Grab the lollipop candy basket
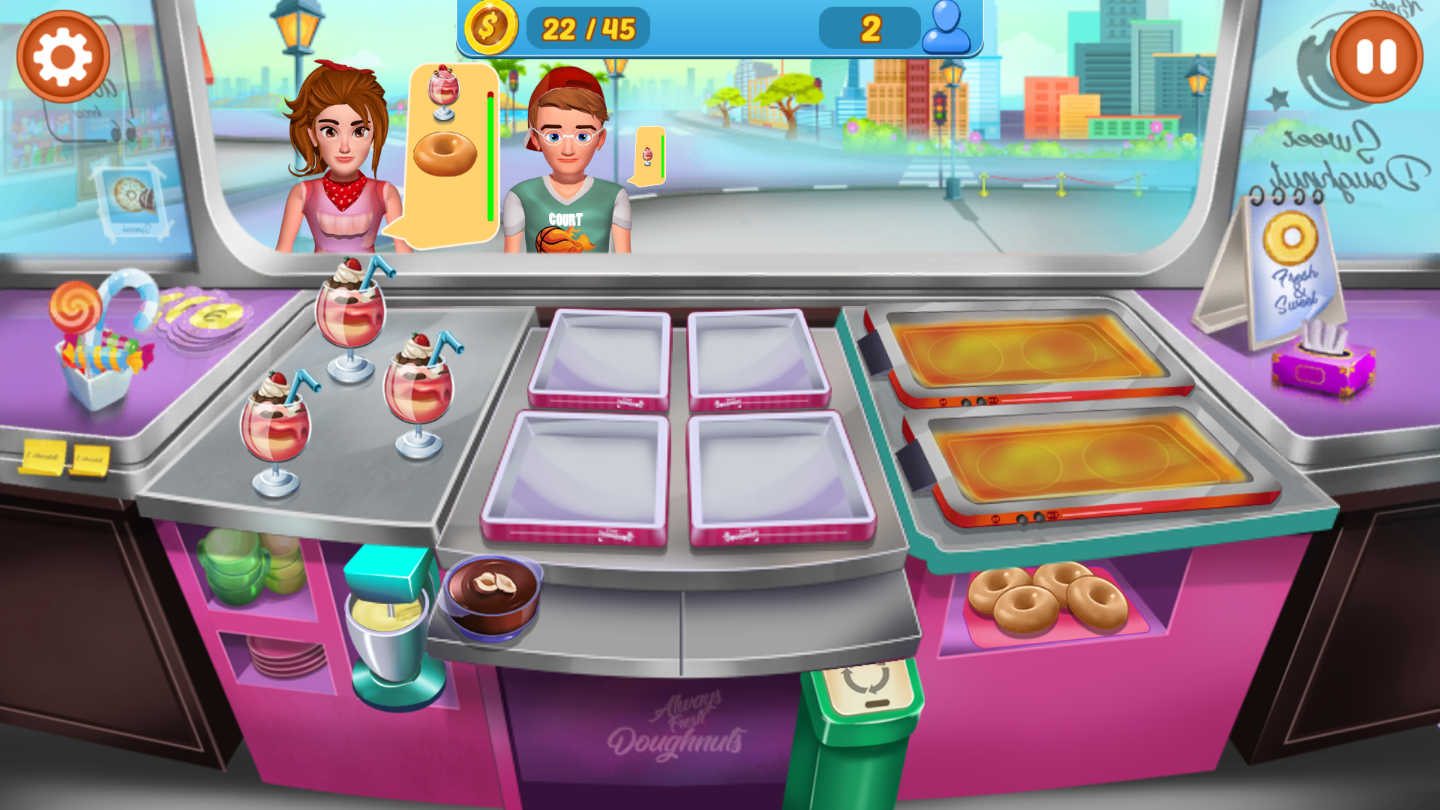 [x=97, y=342]
